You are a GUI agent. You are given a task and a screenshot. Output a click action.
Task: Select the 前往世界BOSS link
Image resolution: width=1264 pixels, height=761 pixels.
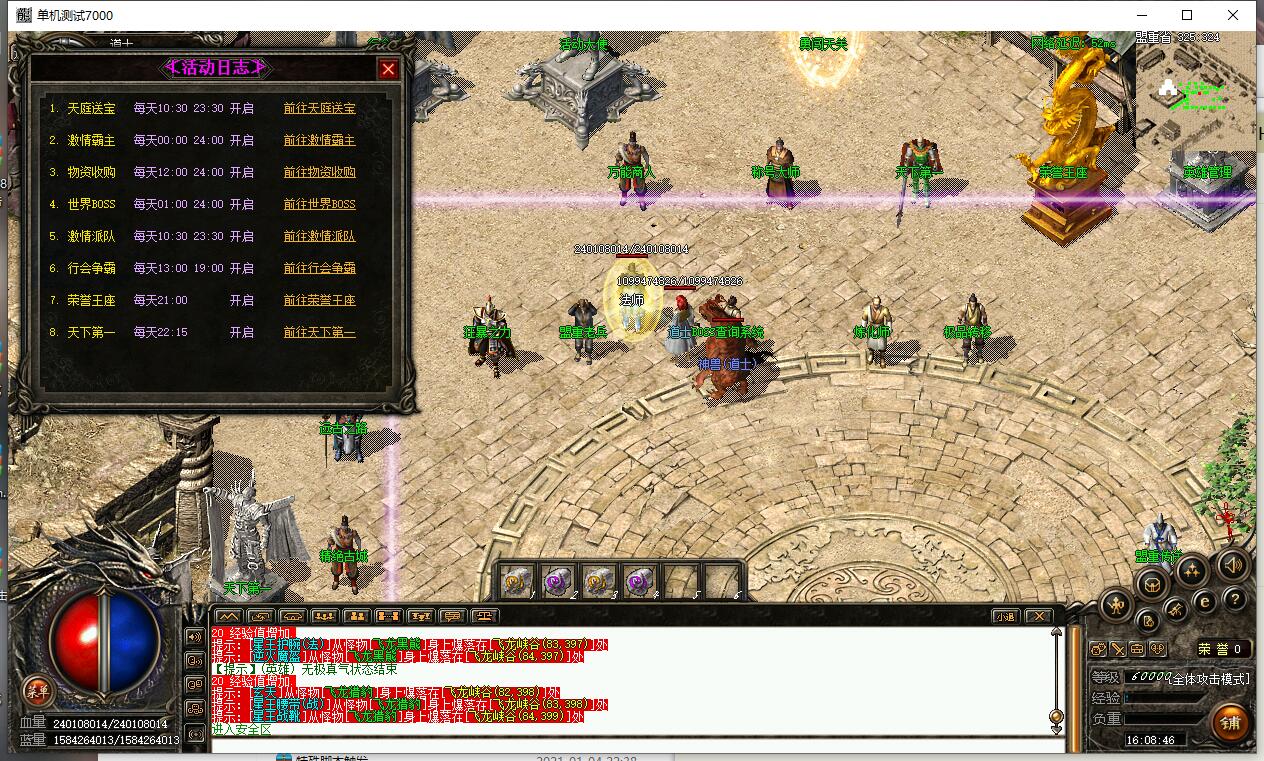319,204
